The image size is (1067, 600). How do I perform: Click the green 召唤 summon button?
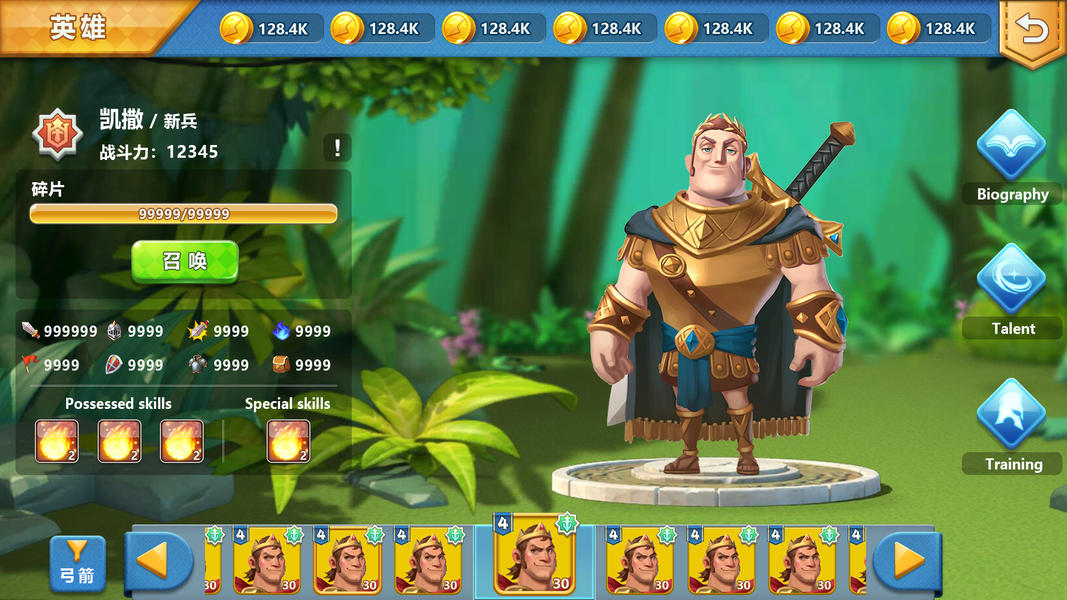tap(185, 261)
